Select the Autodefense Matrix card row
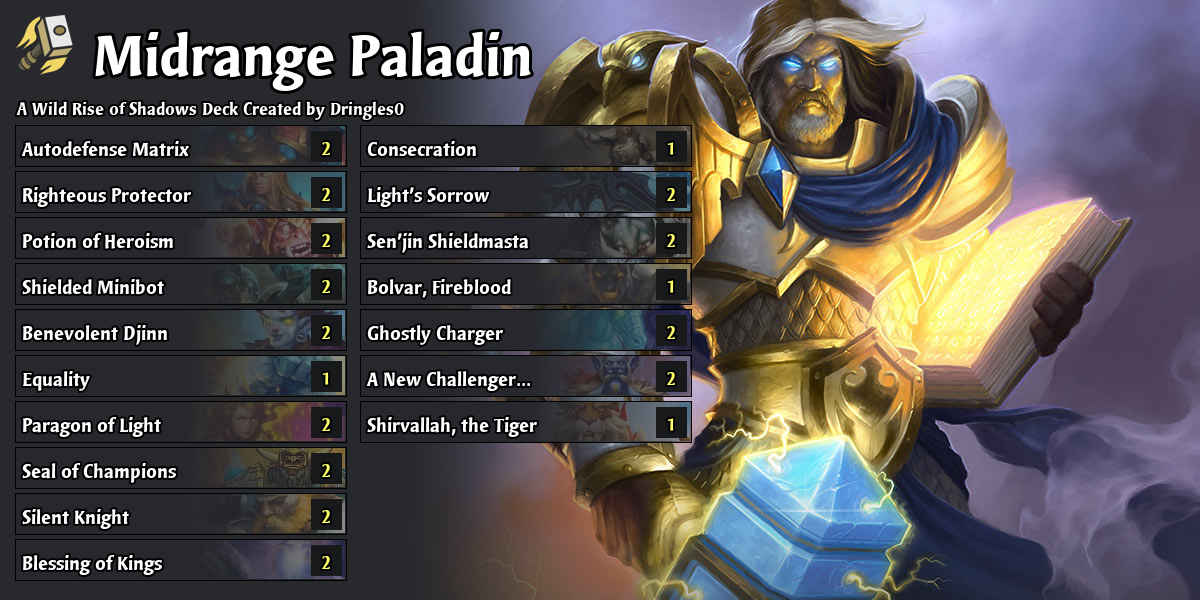 pos(181,150)
